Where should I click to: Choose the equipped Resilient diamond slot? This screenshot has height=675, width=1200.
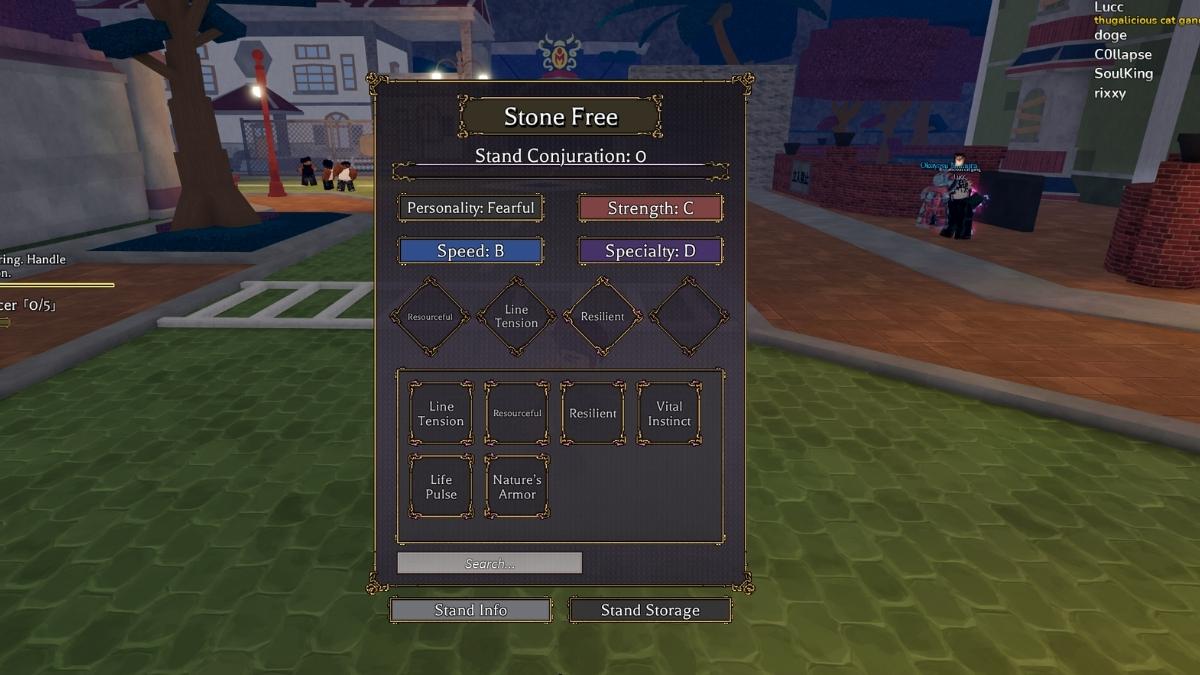click(602, 317)
